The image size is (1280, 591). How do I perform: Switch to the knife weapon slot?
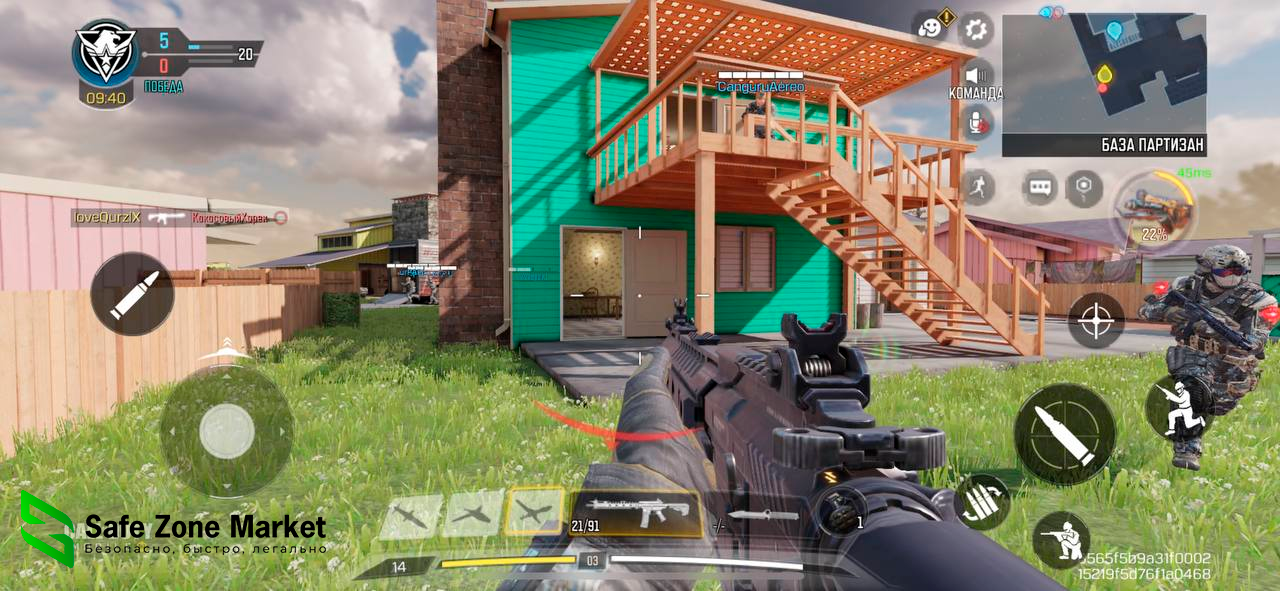[762, 516]
